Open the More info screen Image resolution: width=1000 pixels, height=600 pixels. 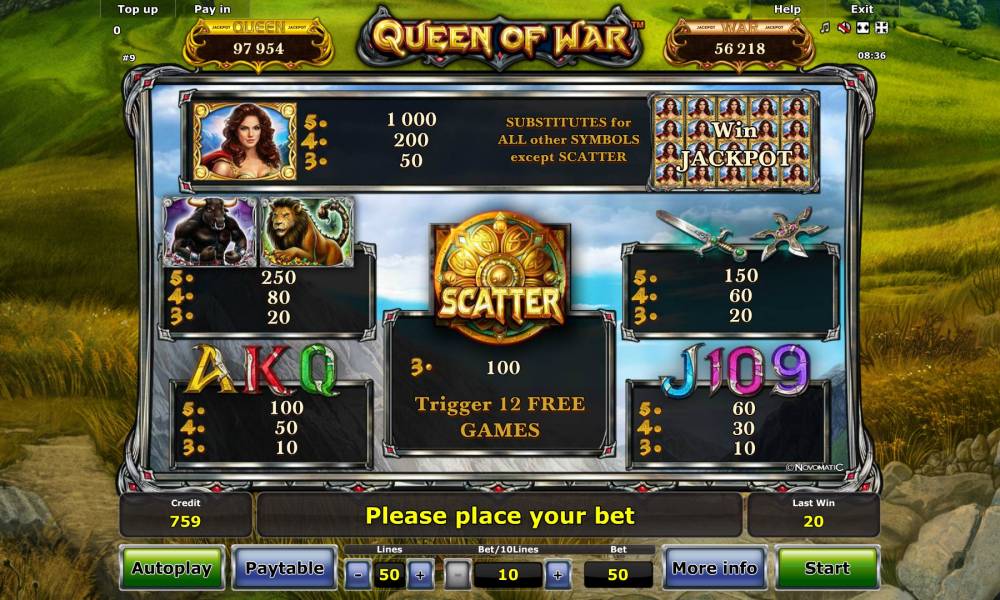714,568
